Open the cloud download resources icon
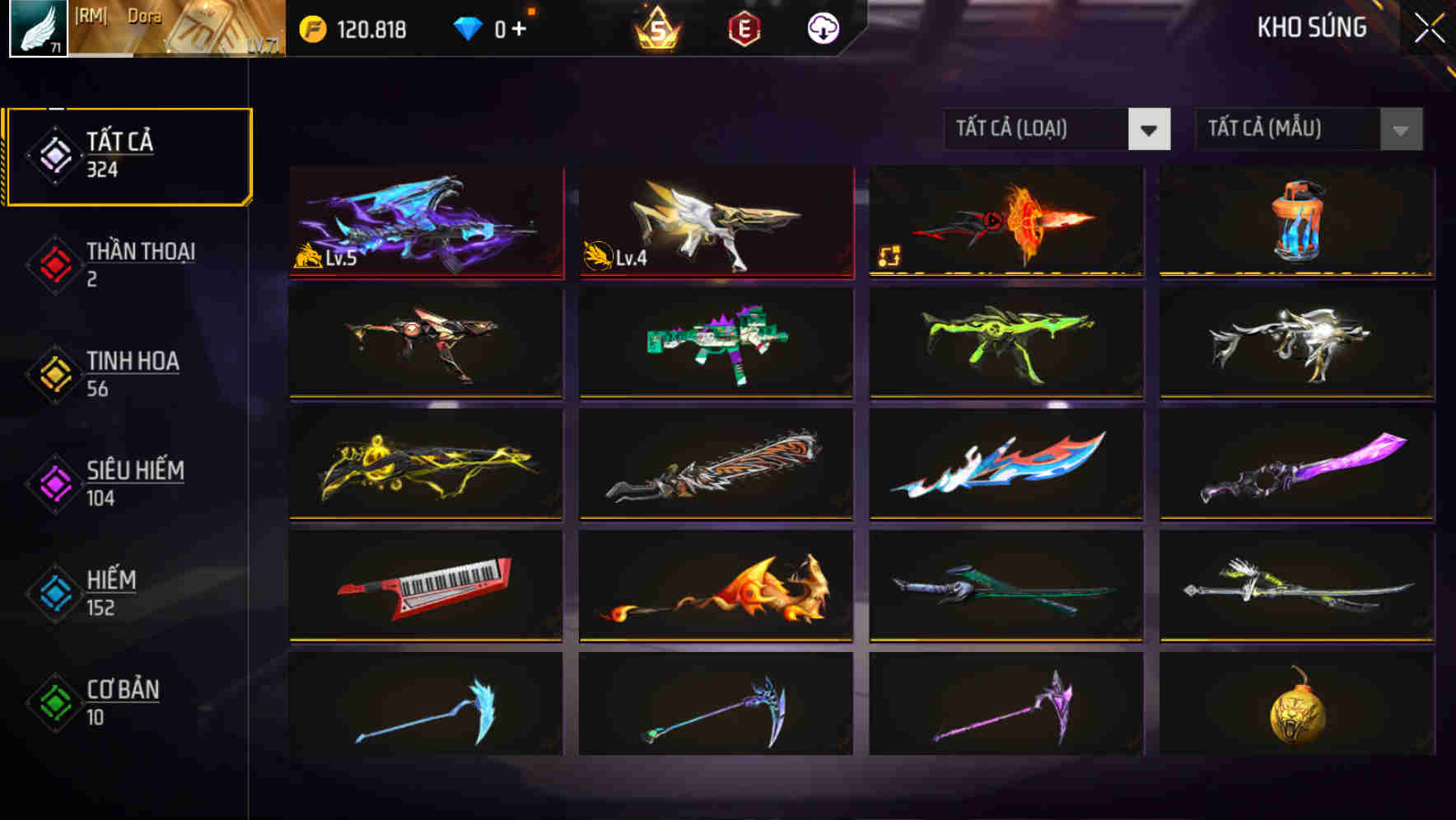This screenshot has height=820, width=1456. (823, 27)
